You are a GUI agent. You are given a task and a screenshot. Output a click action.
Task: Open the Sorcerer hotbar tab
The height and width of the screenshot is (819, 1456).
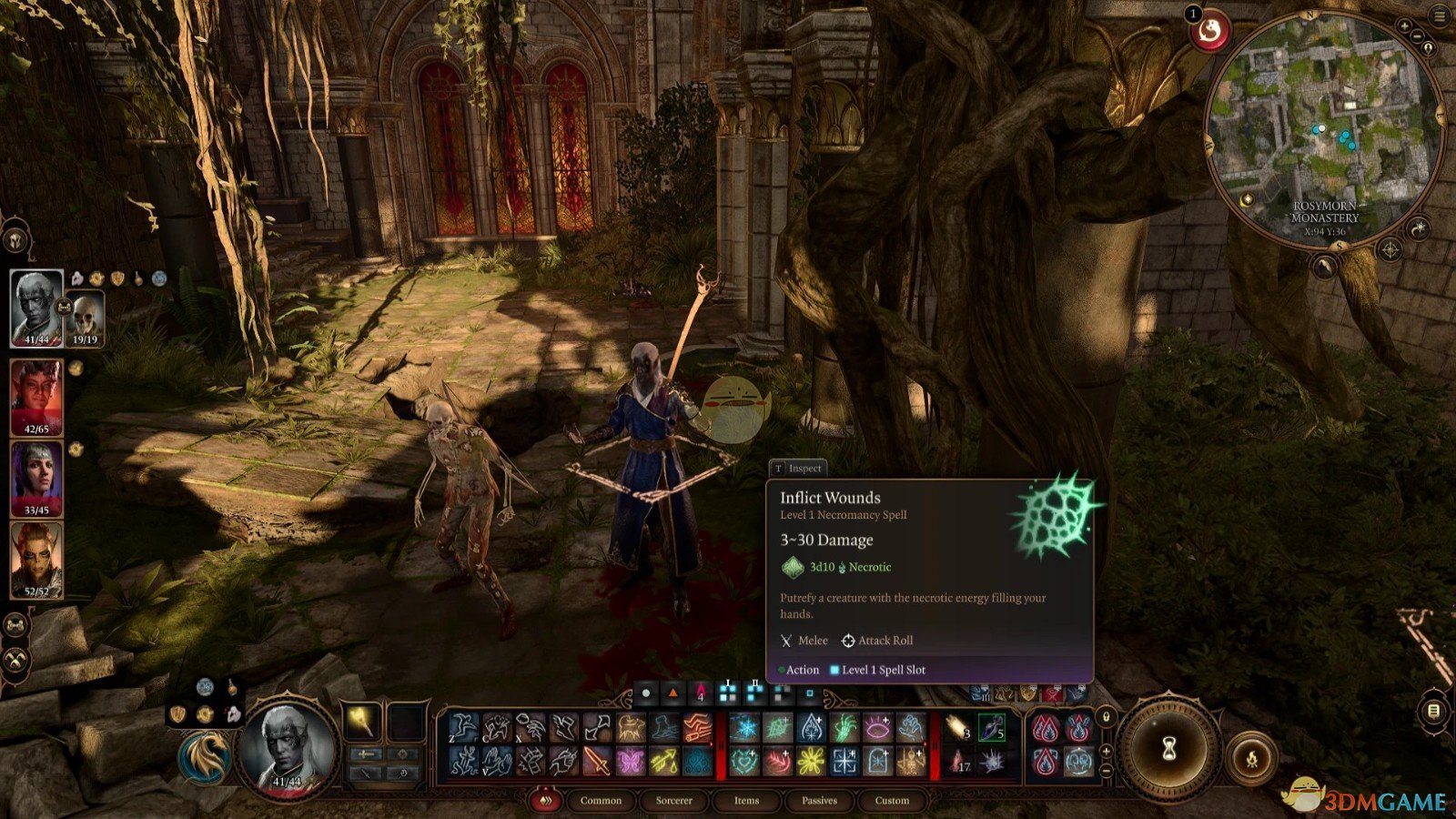point(673,801)
